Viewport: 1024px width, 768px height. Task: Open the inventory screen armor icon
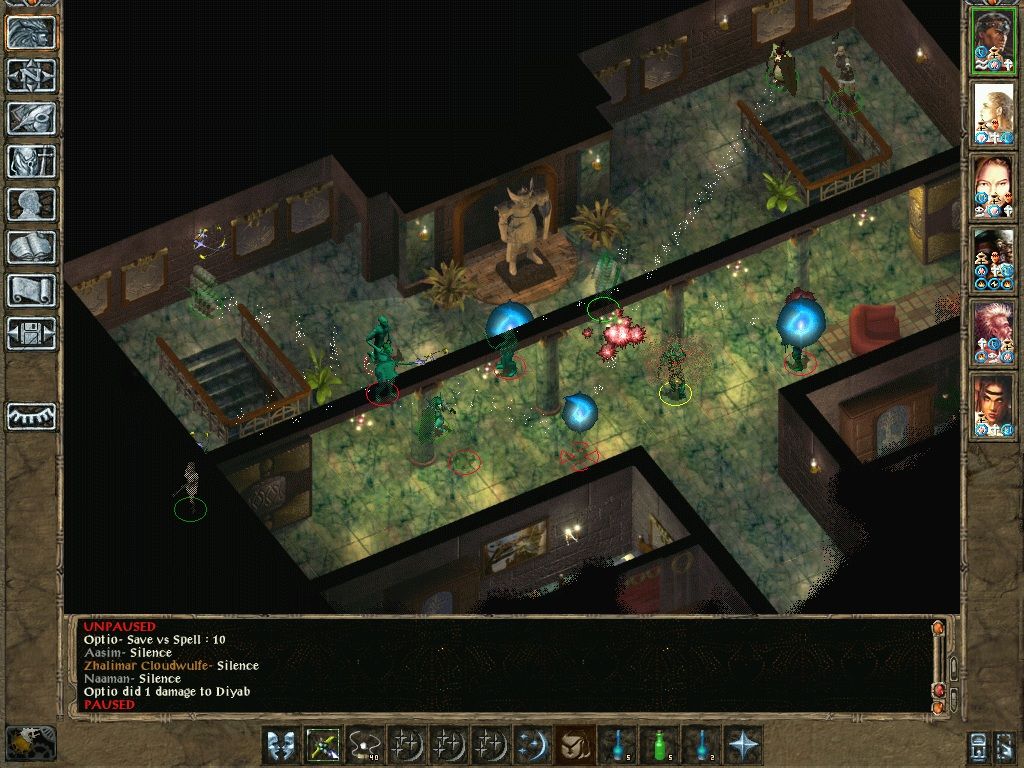[x=31, y=161]
